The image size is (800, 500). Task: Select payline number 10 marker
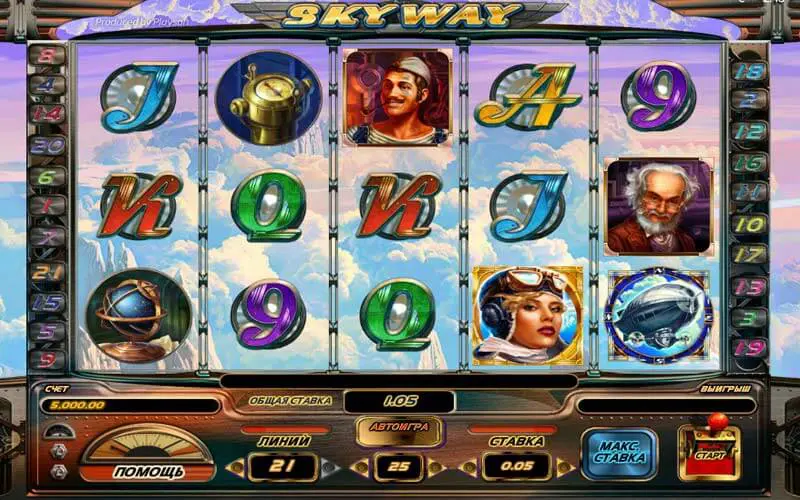(748, 224)
